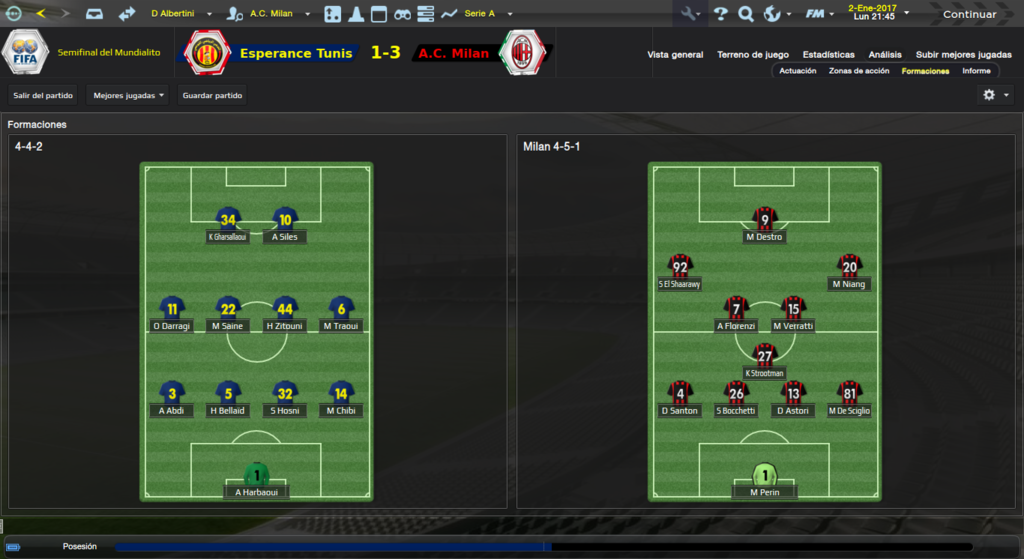Screen dimensions: 1024x559
Task: Click the Continuar button
Action: pyautogui.click(x=969, y=14)
